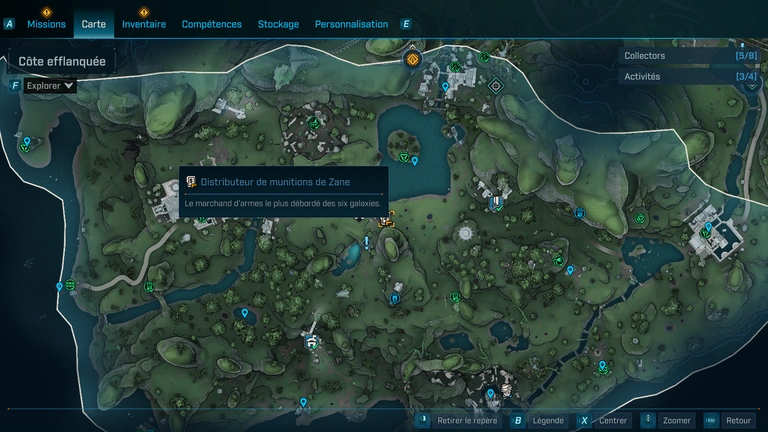The height and width of the screenshot is (432, 768).
Task: Open the Missions tab
Action: click(x=47, y=24)
